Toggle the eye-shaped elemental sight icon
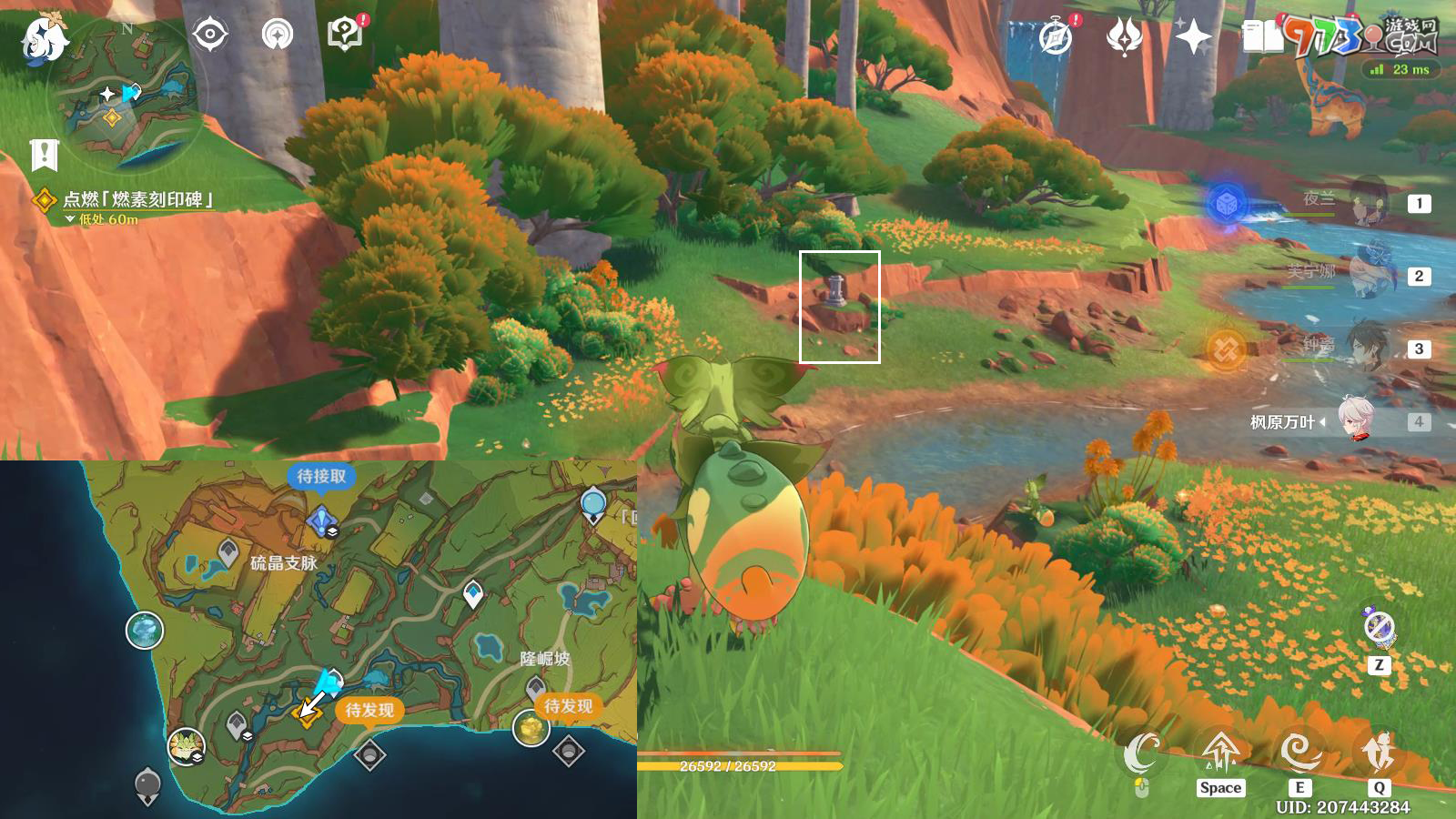This screenshot has height=819, width=1456. coord(210,35)
